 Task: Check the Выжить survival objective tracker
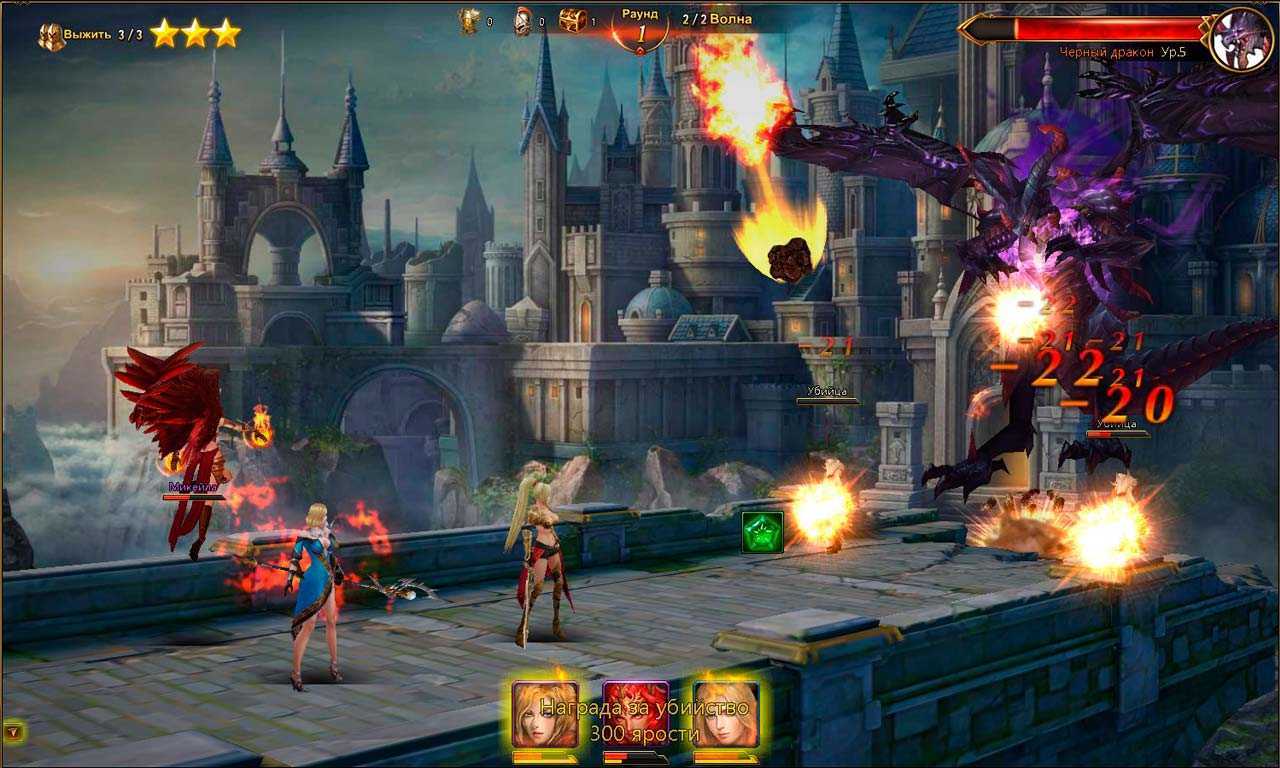[90, 35]
